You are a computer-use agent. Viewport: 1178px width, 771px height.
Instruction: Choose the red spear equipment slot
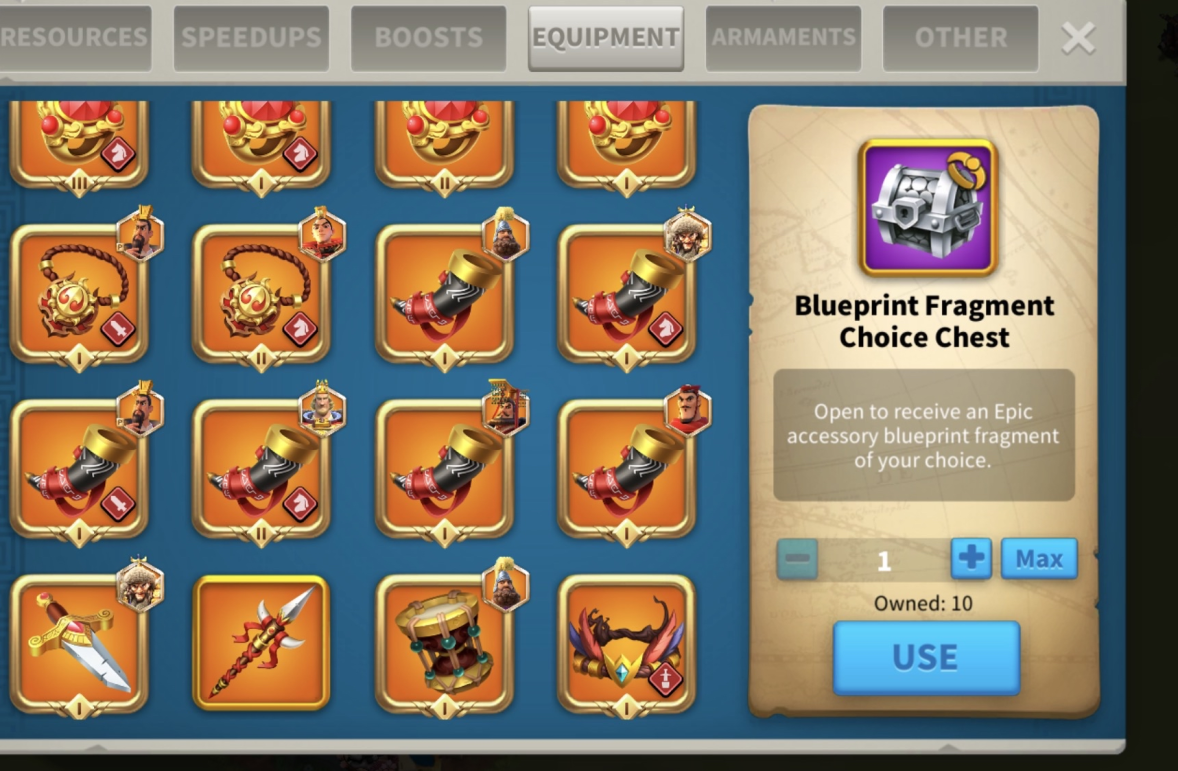click(261, 643)
